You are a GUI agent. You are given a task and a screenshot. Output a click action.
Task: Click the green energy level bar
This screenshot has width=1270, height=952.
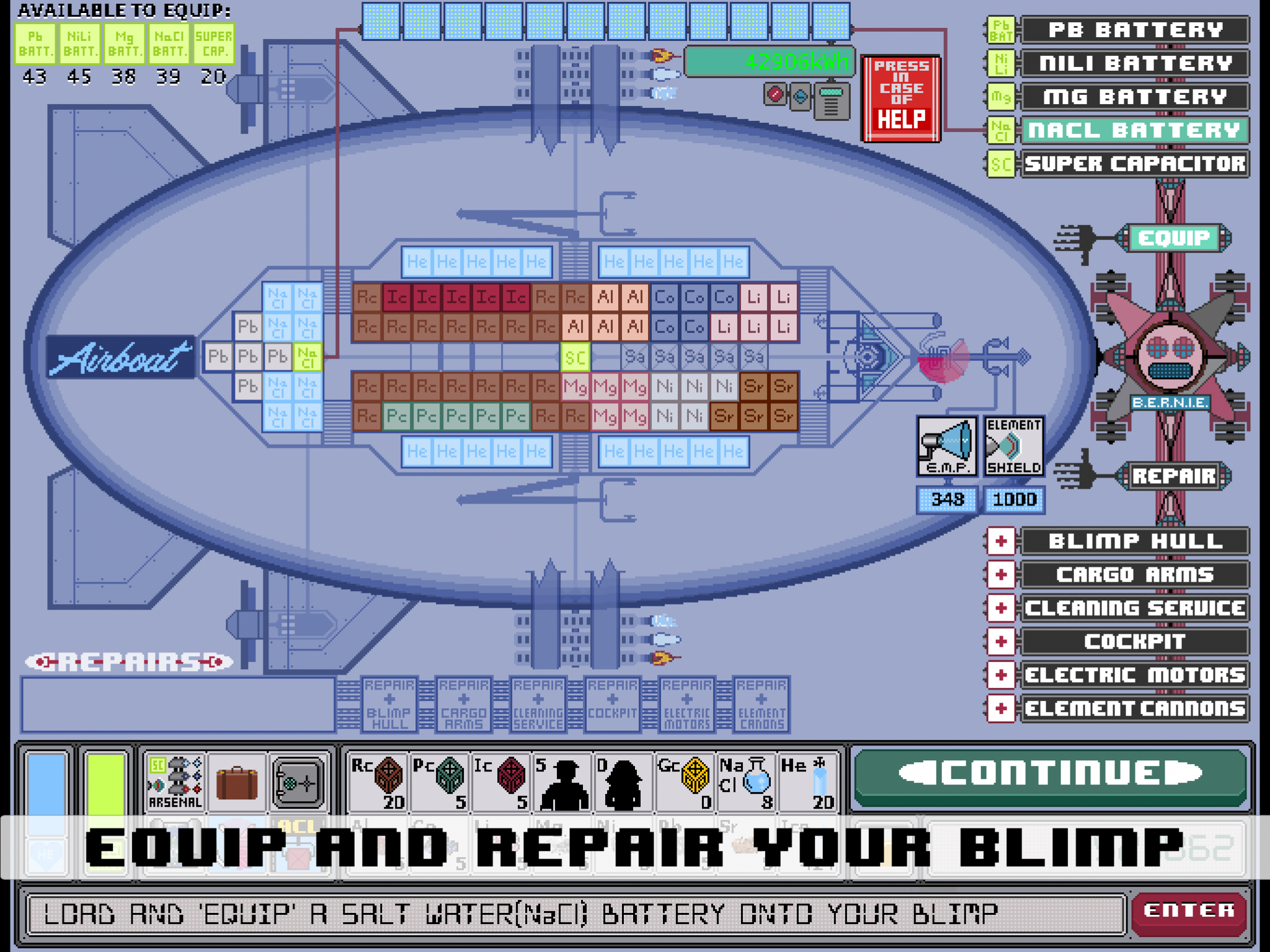(x=769, y=61)
